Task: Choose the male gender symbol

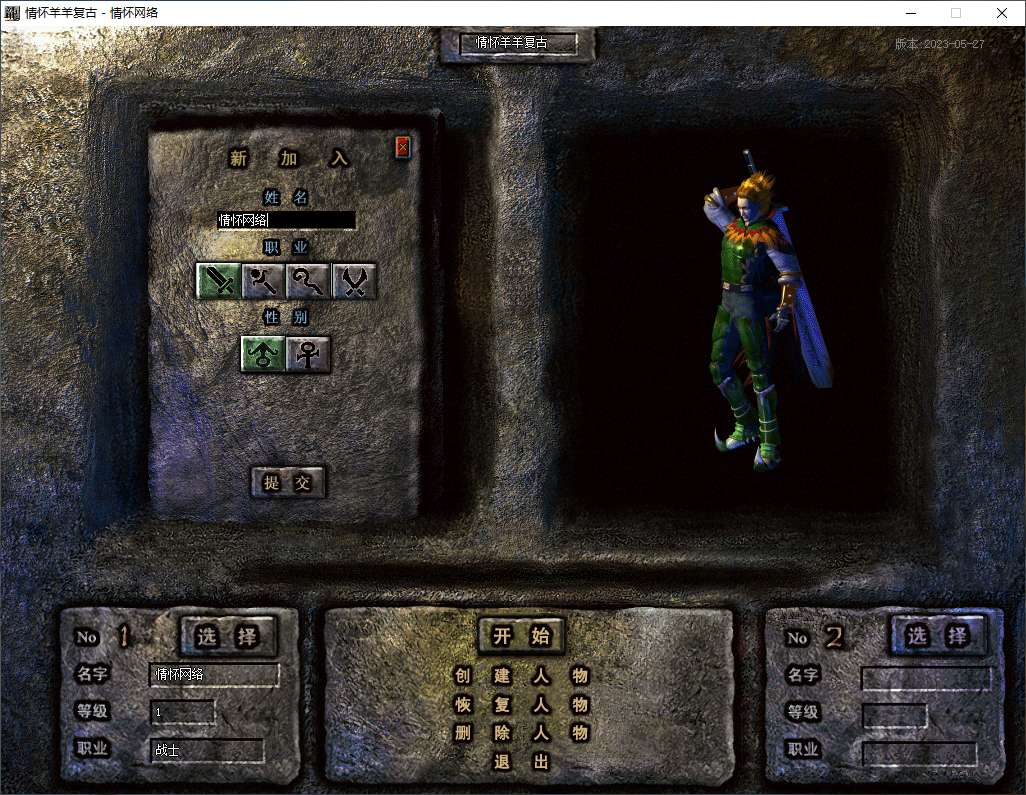Action: [263, 354]
